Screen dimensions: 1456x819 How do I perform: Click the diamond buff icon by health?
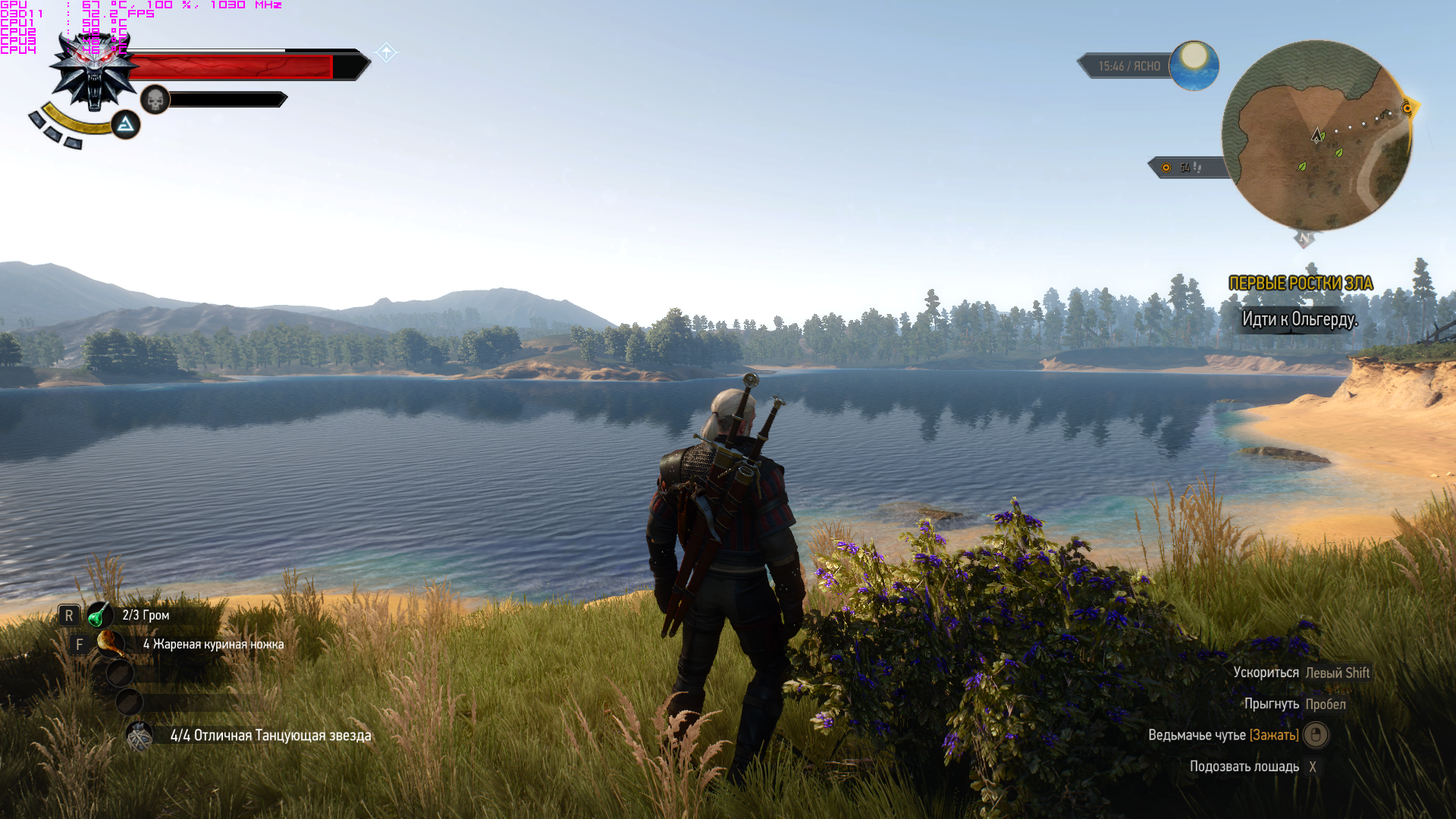(x=386, y=52)
